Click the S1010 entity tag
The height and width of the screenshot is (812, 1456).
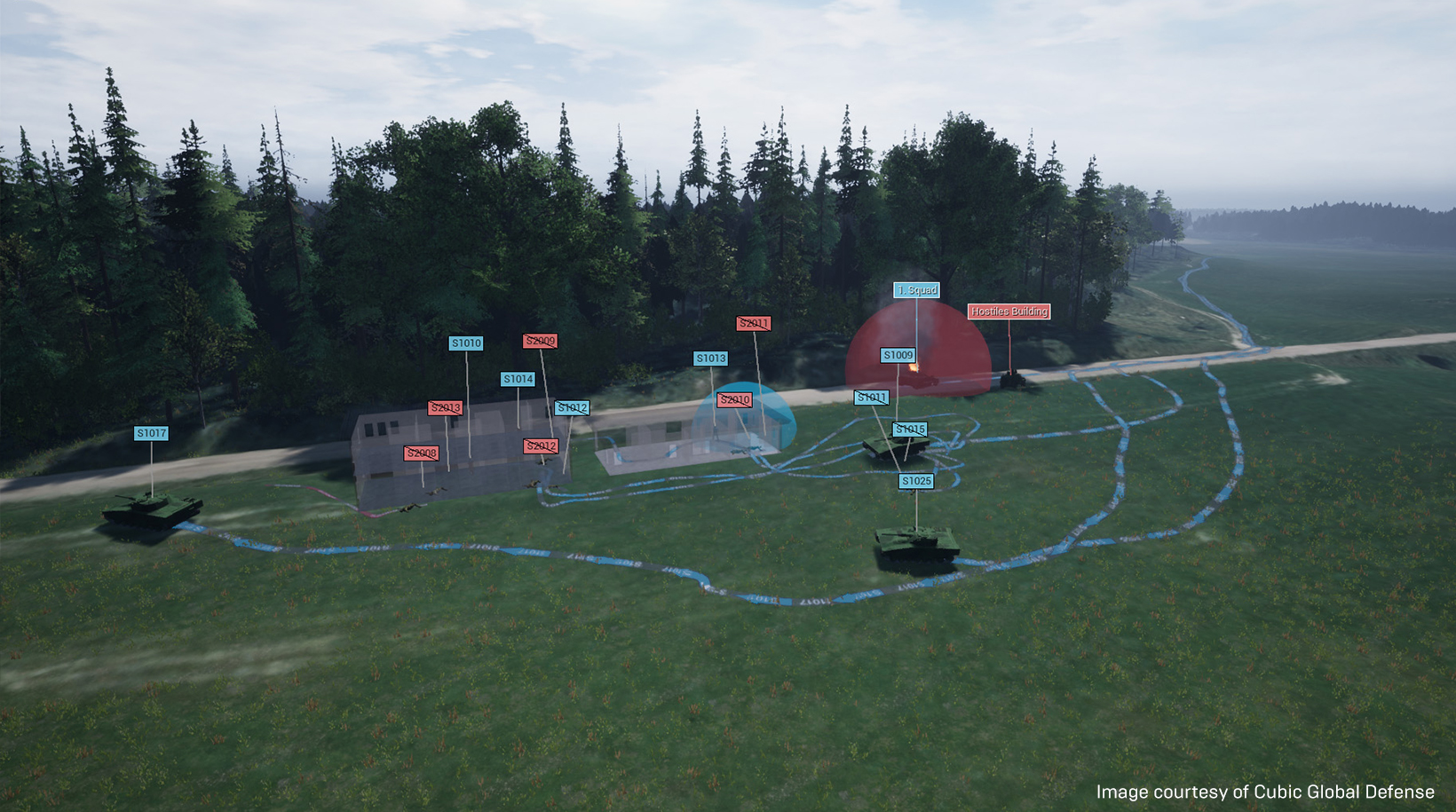(x=465, y=343)
